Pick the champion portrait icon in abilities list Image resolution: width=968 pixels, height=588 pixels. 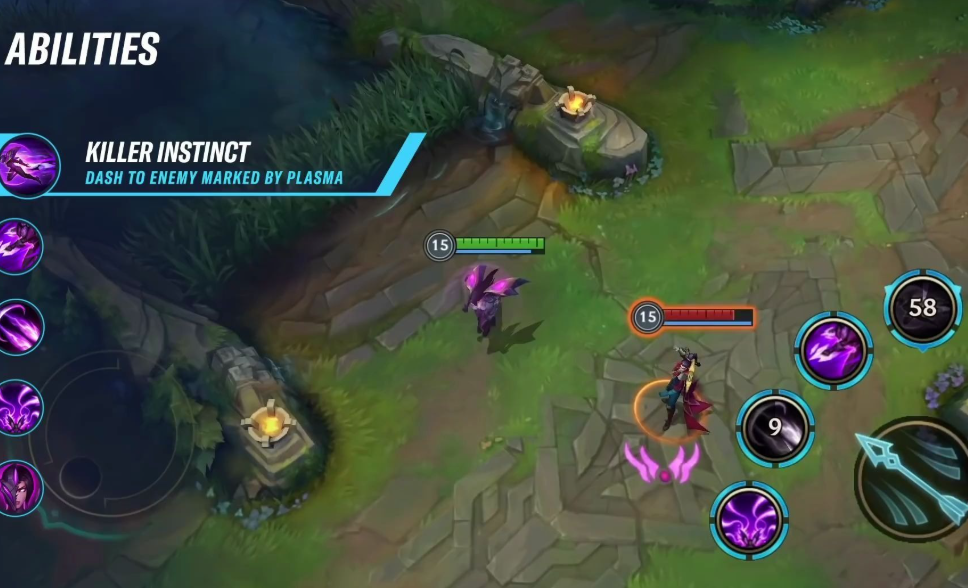coord(19,487)
